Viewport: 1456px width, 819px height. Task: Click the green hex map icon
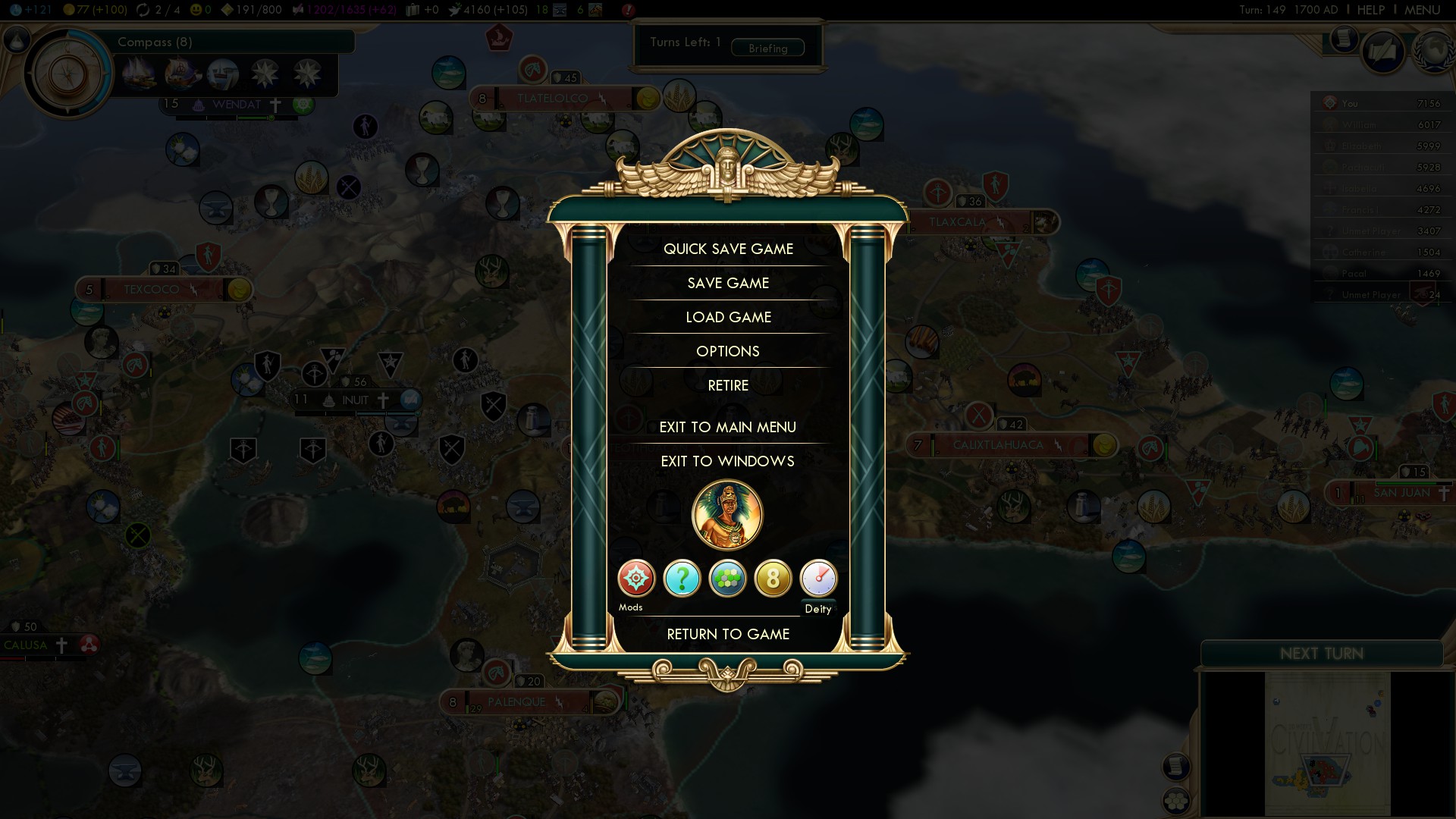(727, 579)
